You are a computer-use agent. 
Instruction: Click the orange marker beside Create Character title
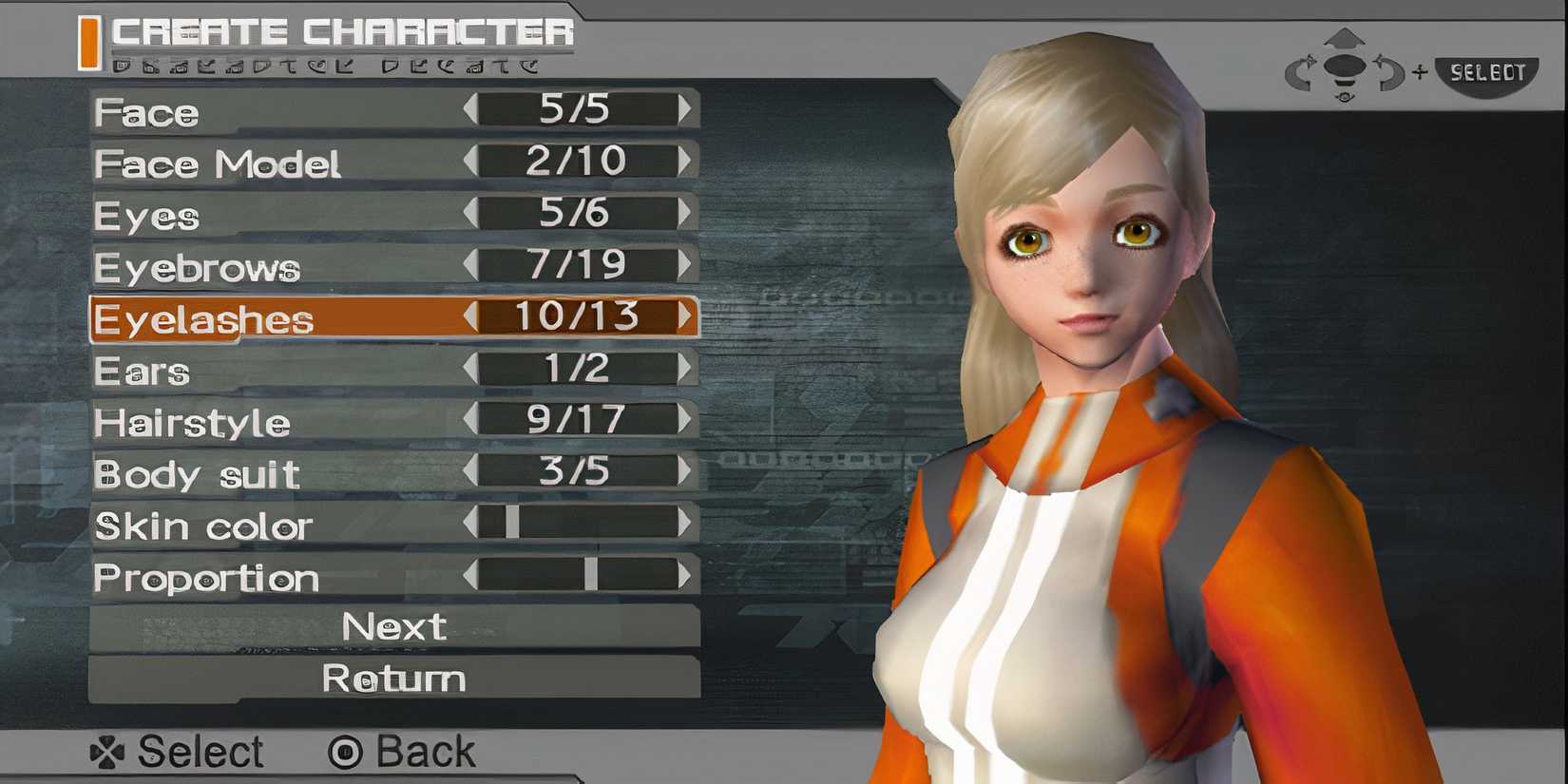point(91,40)
